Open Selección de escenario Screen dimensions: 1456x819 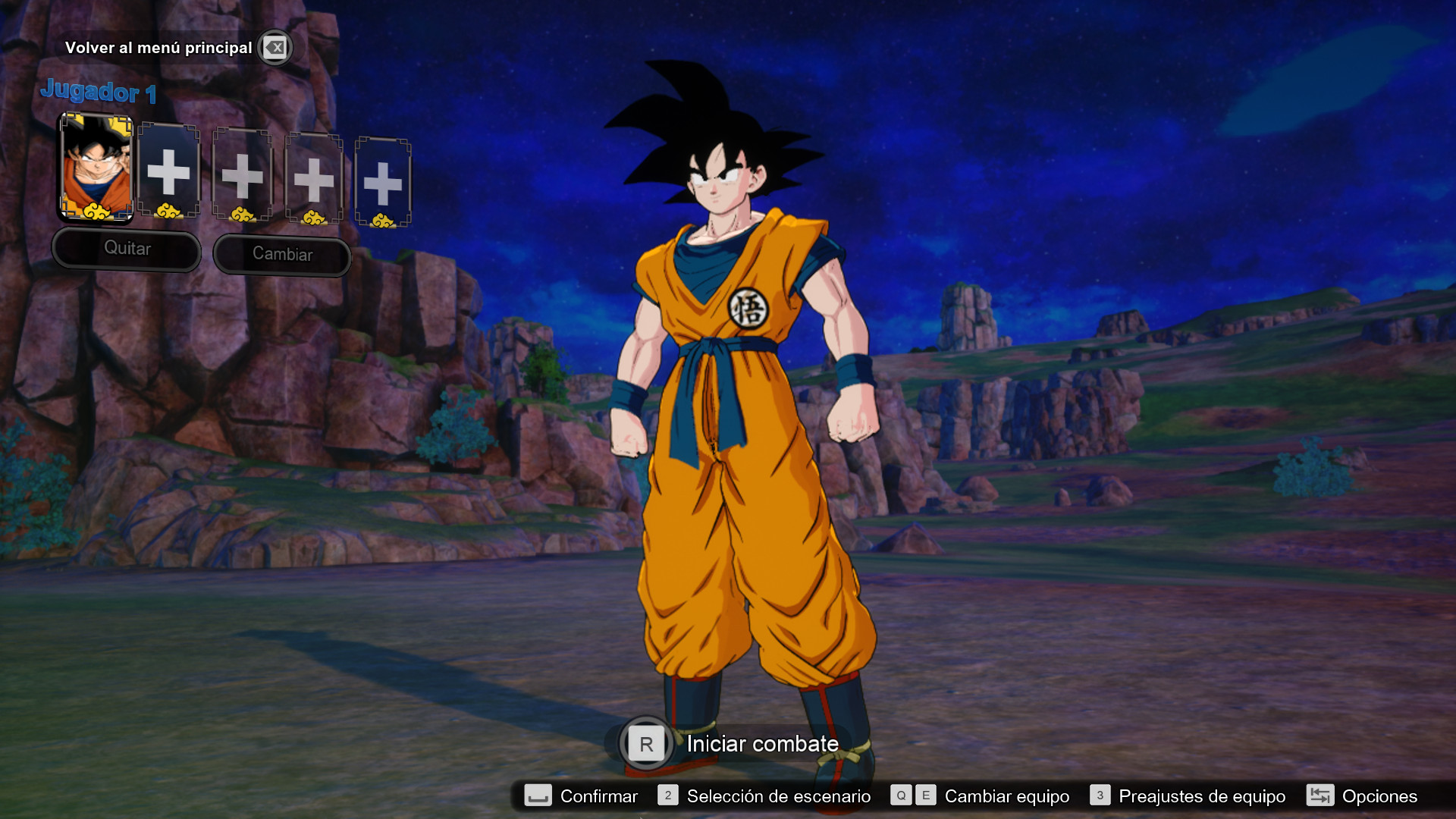(777, 796)
